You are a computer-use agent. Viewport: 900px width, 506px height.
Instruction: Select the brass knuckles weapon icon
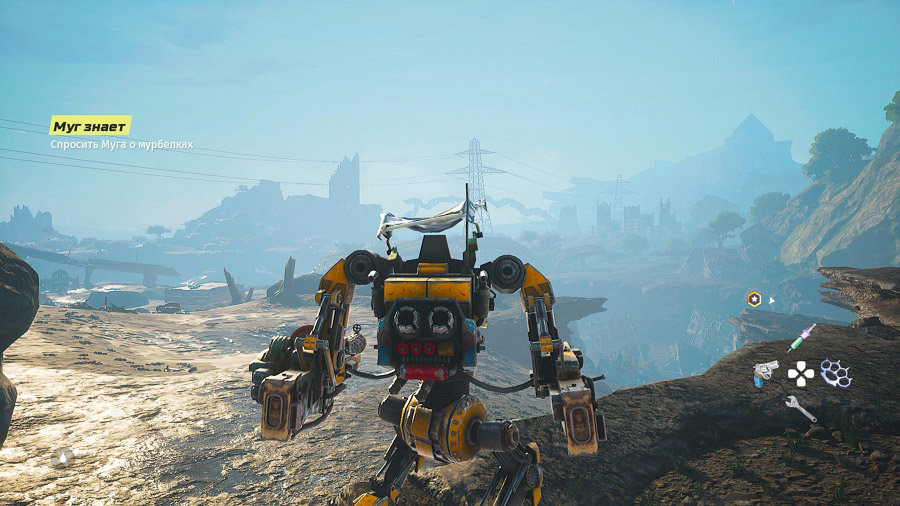[x=835, y=373]
